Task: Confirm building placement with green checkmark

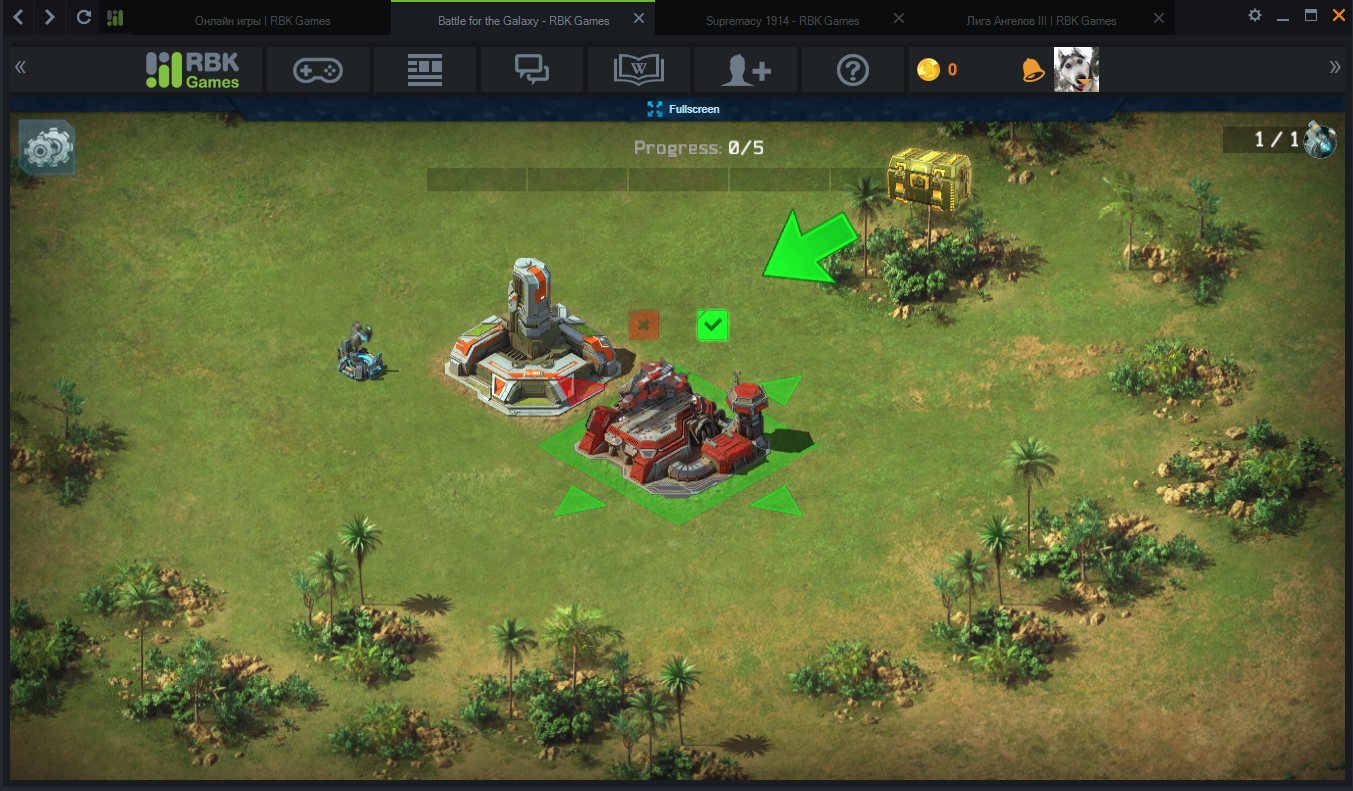Action: (x=712, y=325)
